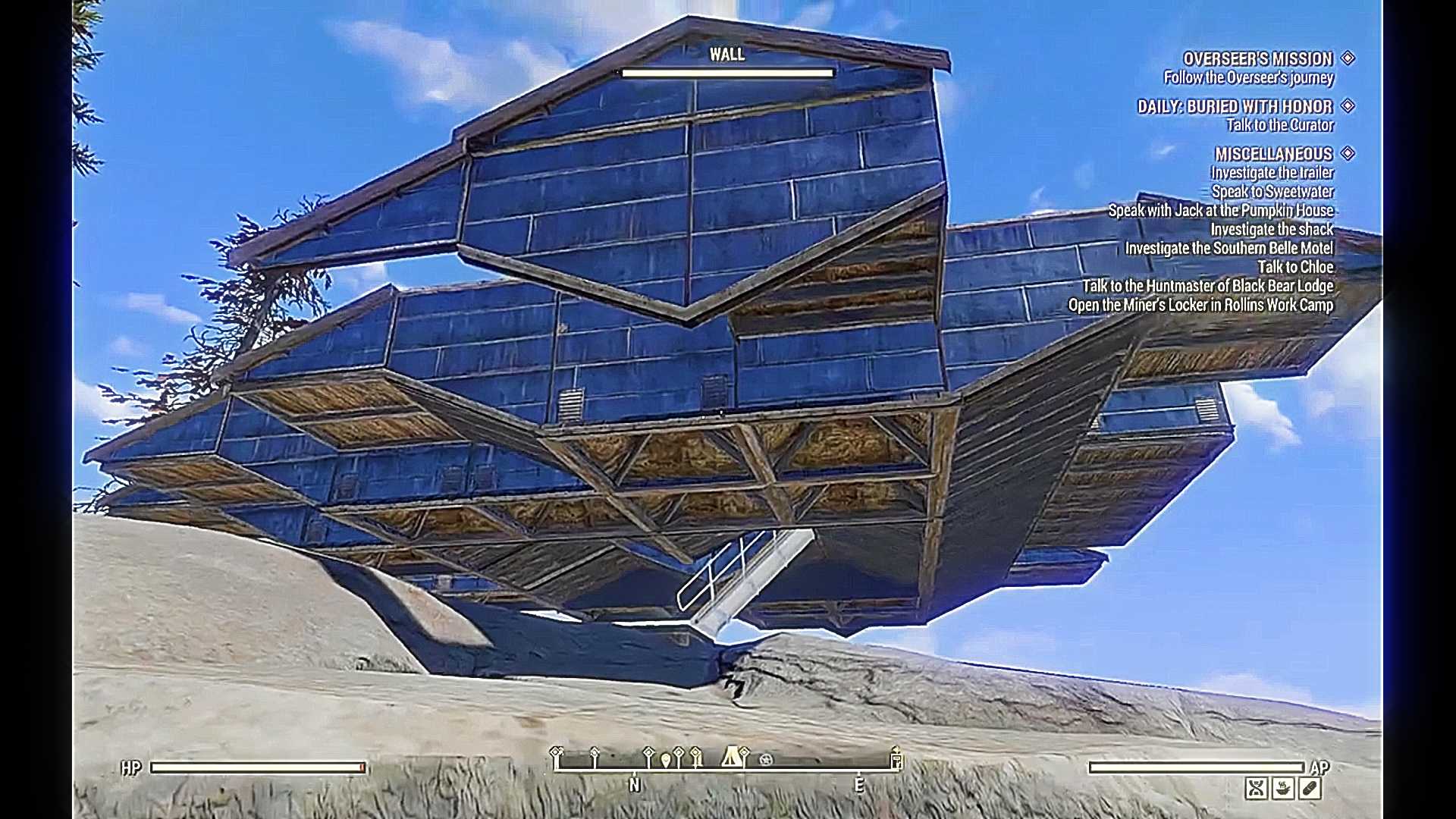Choose Talk to the Huntmaster of Black Bear Lodge

click(x=1207, y=286)
